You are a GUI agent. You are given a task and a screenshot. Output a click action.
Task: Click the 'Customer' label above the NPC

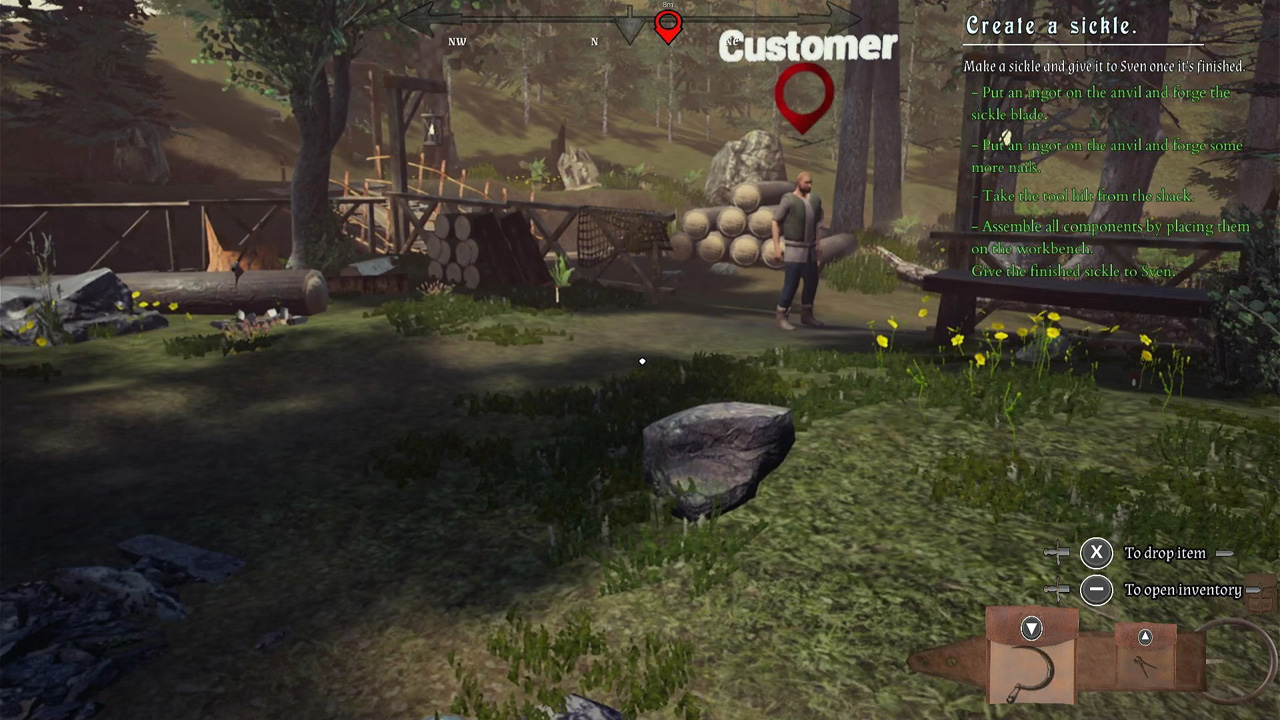coord(807,46)
